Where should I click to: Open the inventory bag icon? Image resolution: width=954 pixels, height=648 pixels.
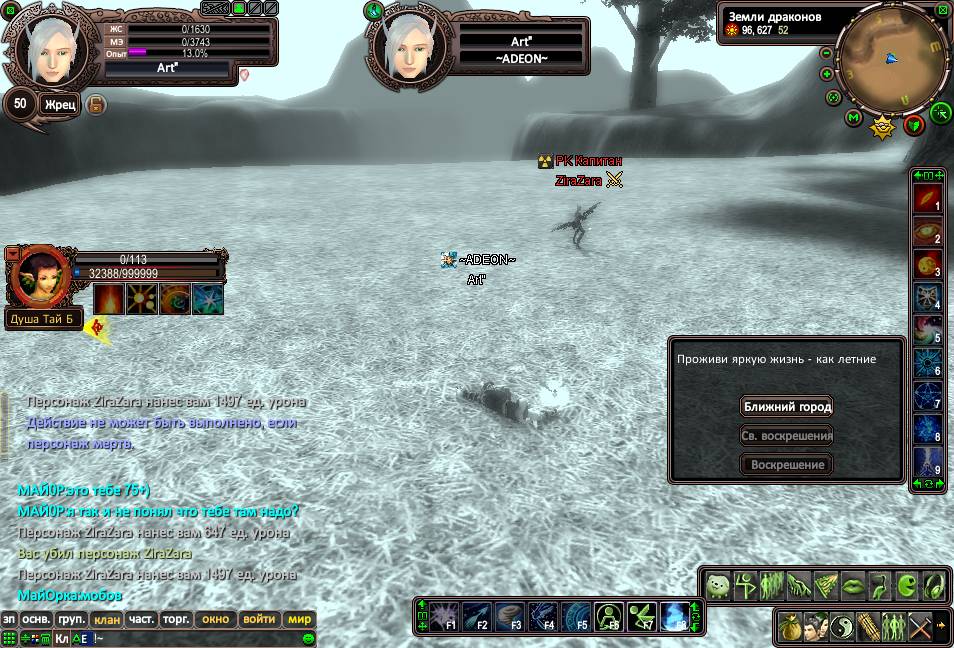click(791, 626)
